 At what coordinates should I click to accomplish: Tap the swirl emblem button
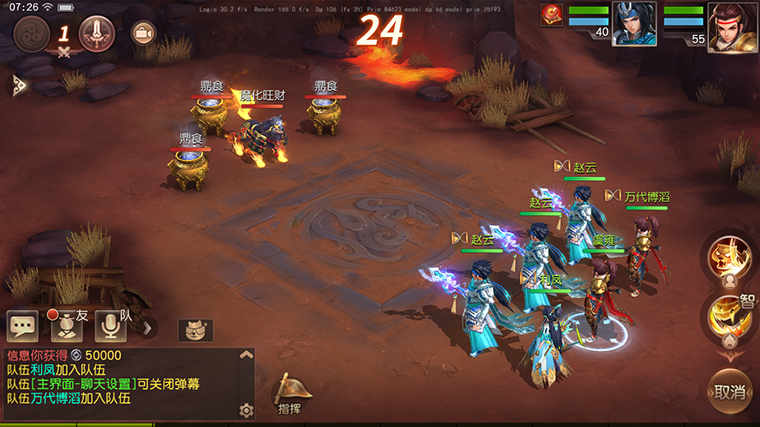tap(32, 34)
